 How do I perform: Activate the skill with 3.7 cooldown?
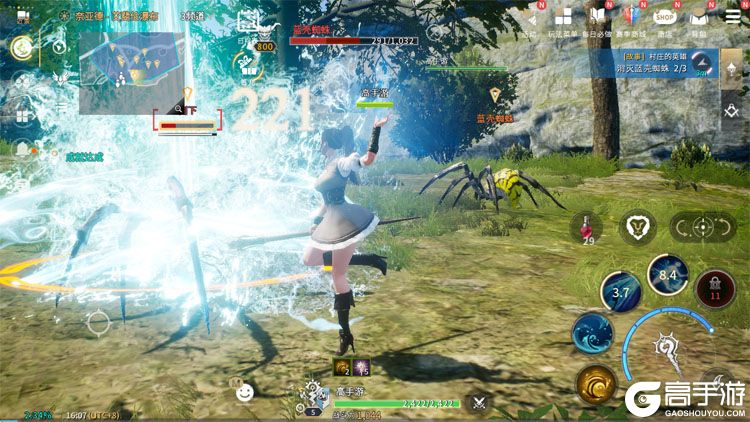(x=619, y=292)
